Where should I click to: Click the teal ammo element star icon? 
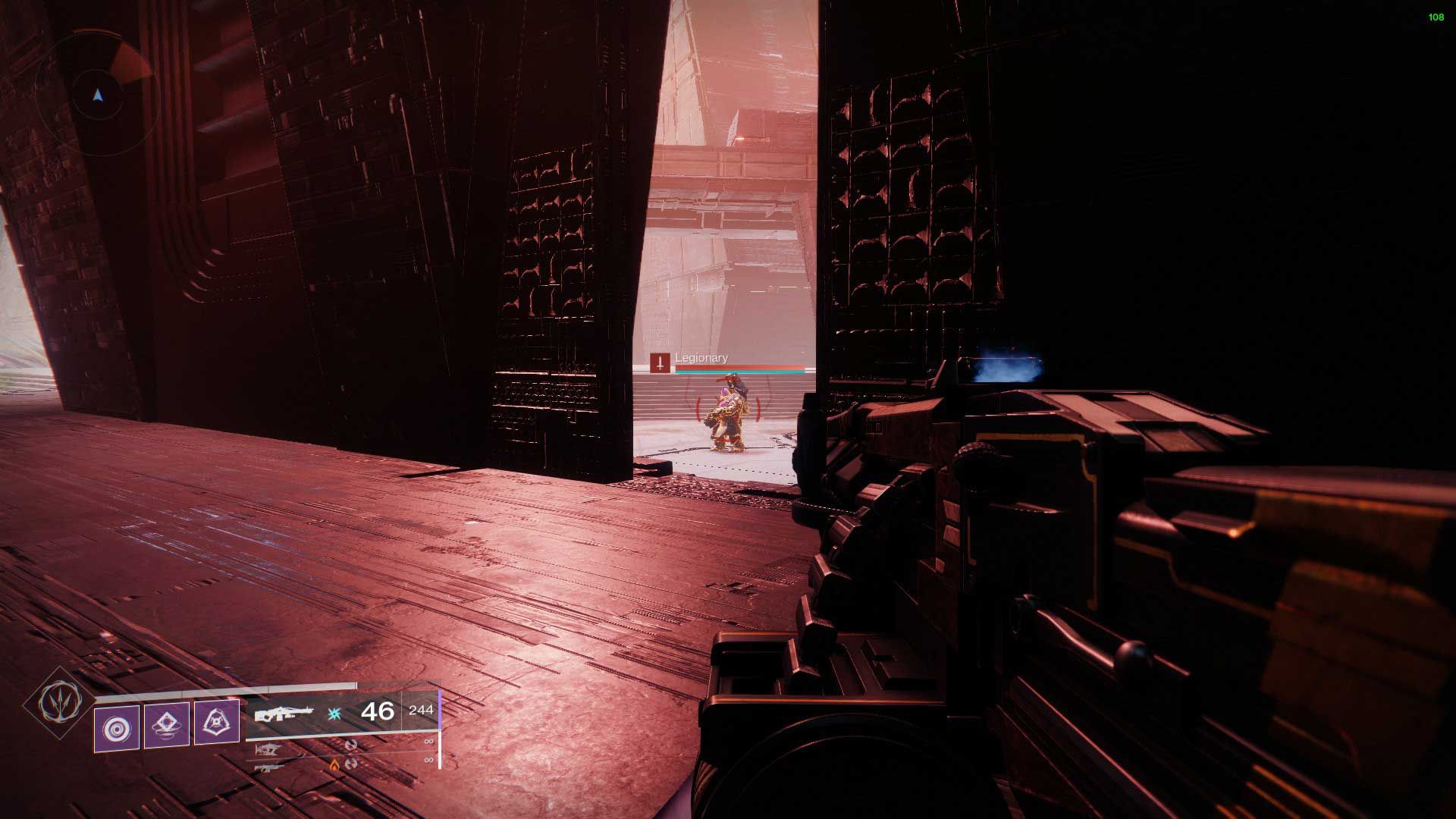[x=334, y=714]
